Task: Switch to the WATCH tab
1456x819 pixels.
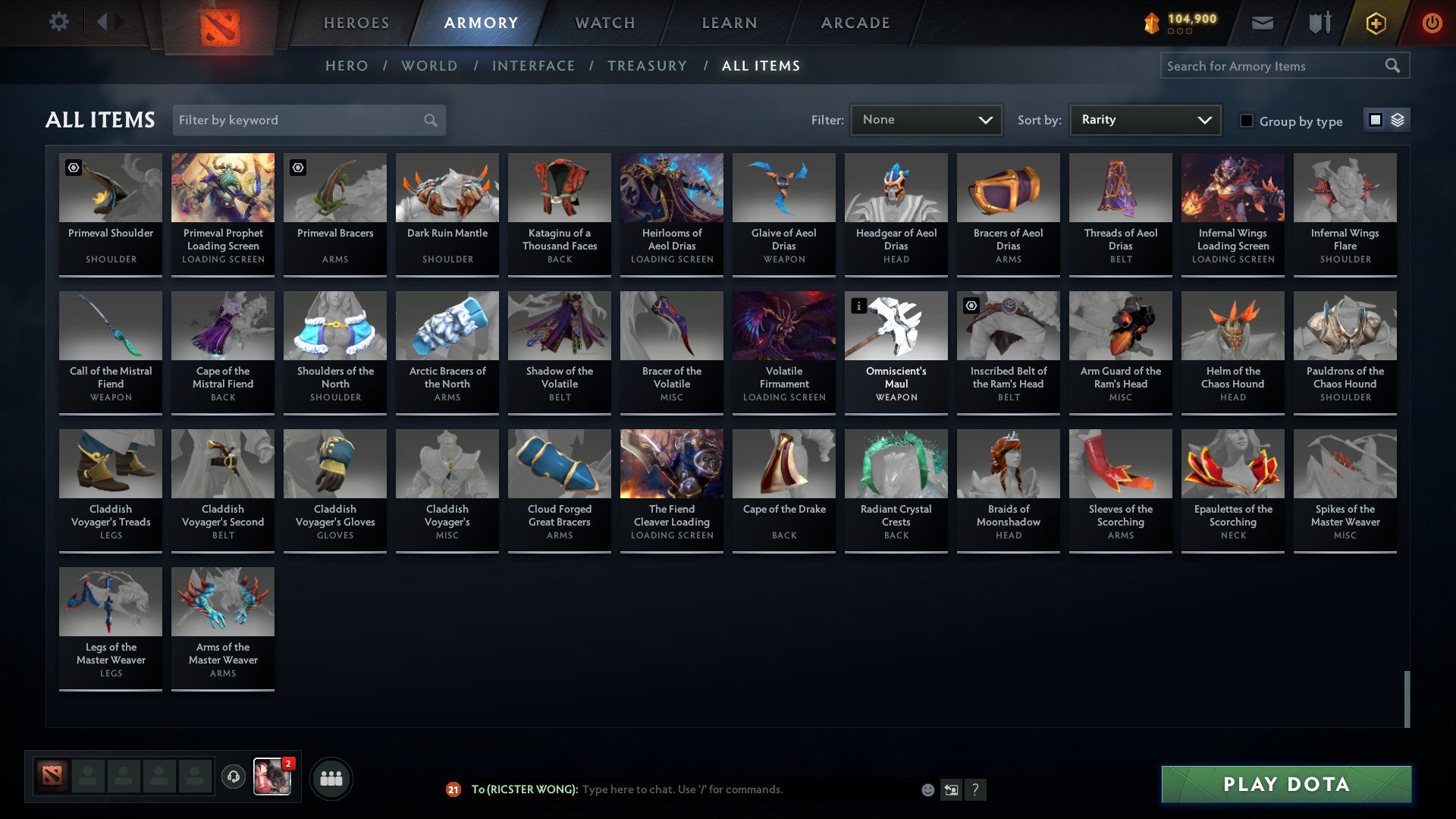Action: 604,23
